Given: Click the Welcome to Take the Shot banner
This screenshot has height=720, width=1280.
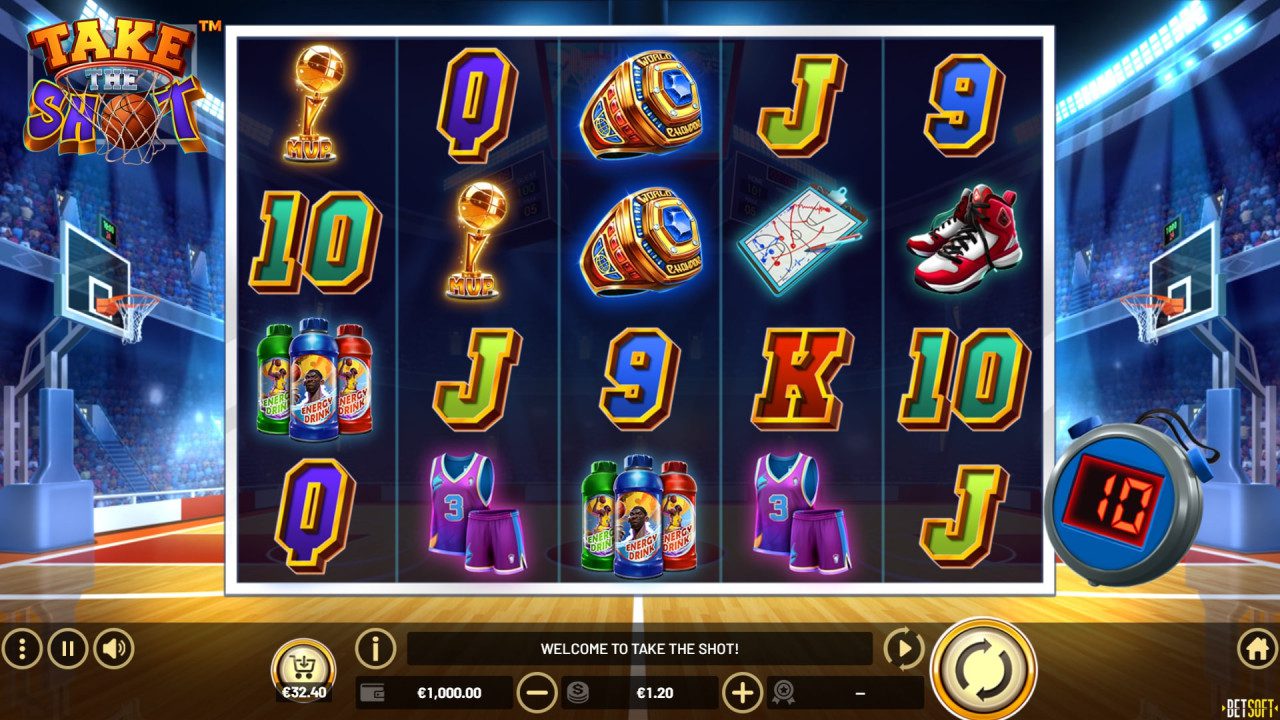Looking at the screenshot, I should pyautogui.click(x=640, y=648).
